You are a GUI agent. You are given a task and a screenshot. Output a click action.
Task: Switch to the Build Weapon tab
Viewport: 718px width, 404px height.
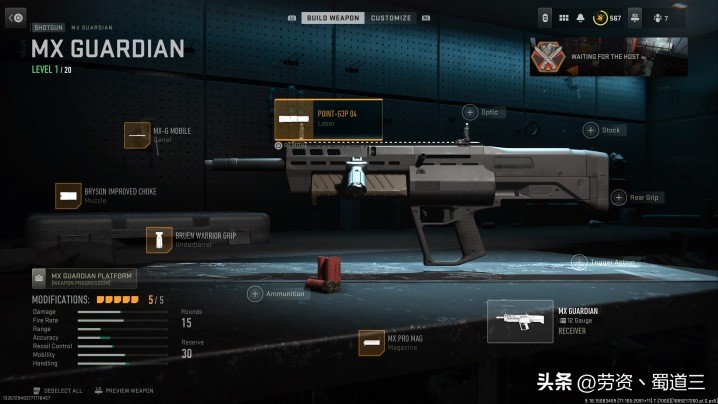tap(332, 18)
